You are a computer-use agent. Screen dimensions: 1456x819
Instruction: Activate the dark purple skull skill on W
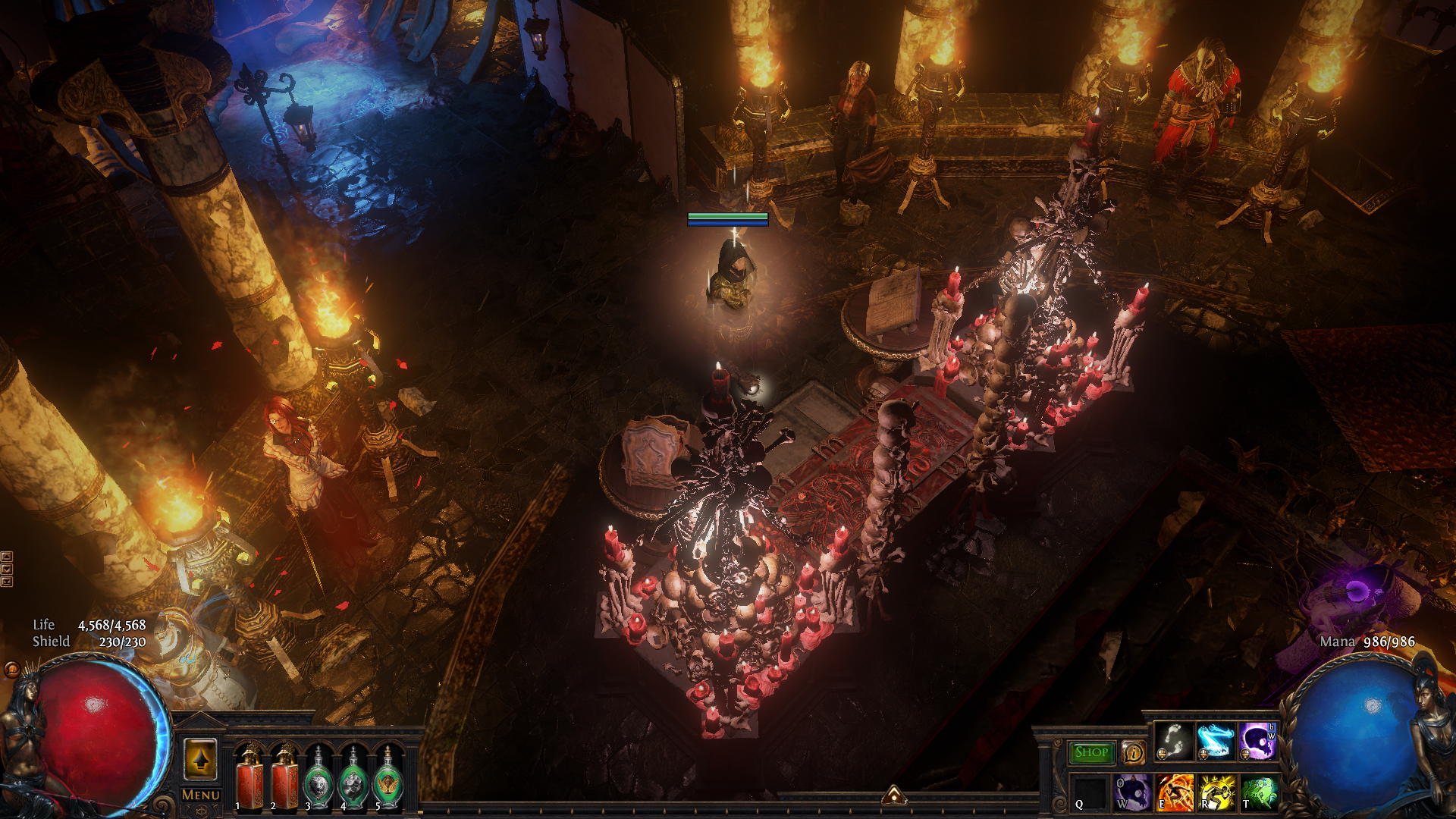tap(1132, 792)
